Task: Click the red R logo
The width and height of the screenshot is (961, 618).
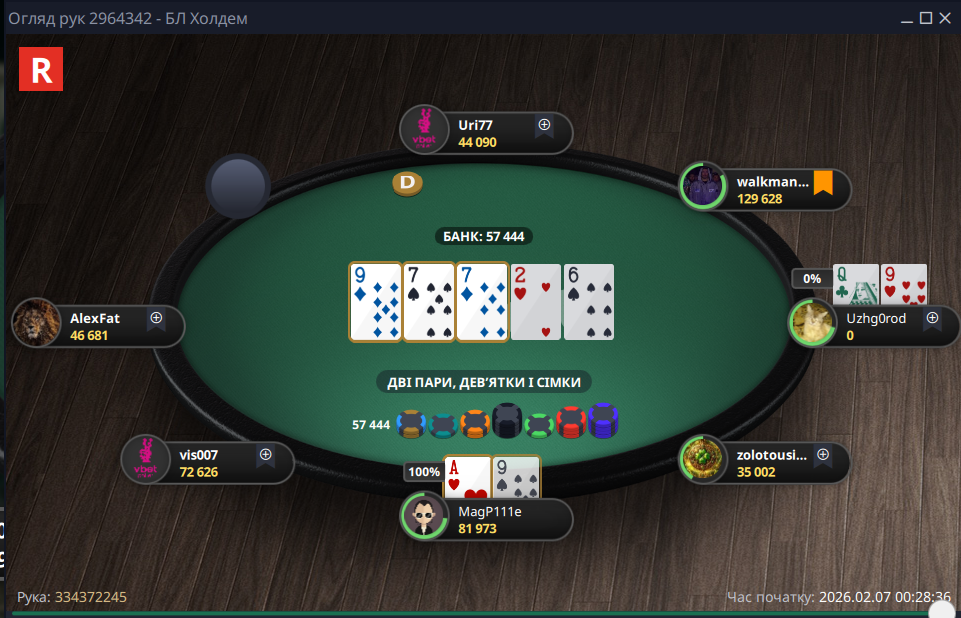Action: tap(42, 69)
